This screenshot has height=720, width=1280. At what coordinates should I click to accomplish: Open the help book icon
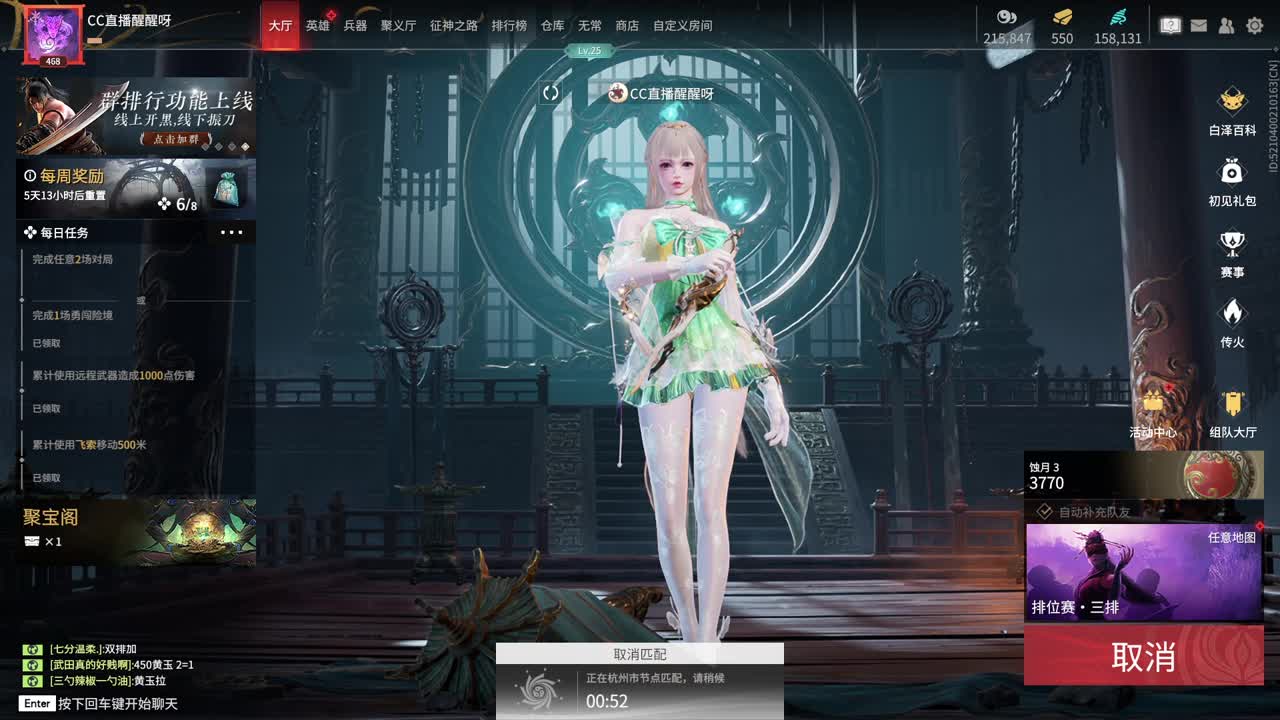coord(1169,26)
